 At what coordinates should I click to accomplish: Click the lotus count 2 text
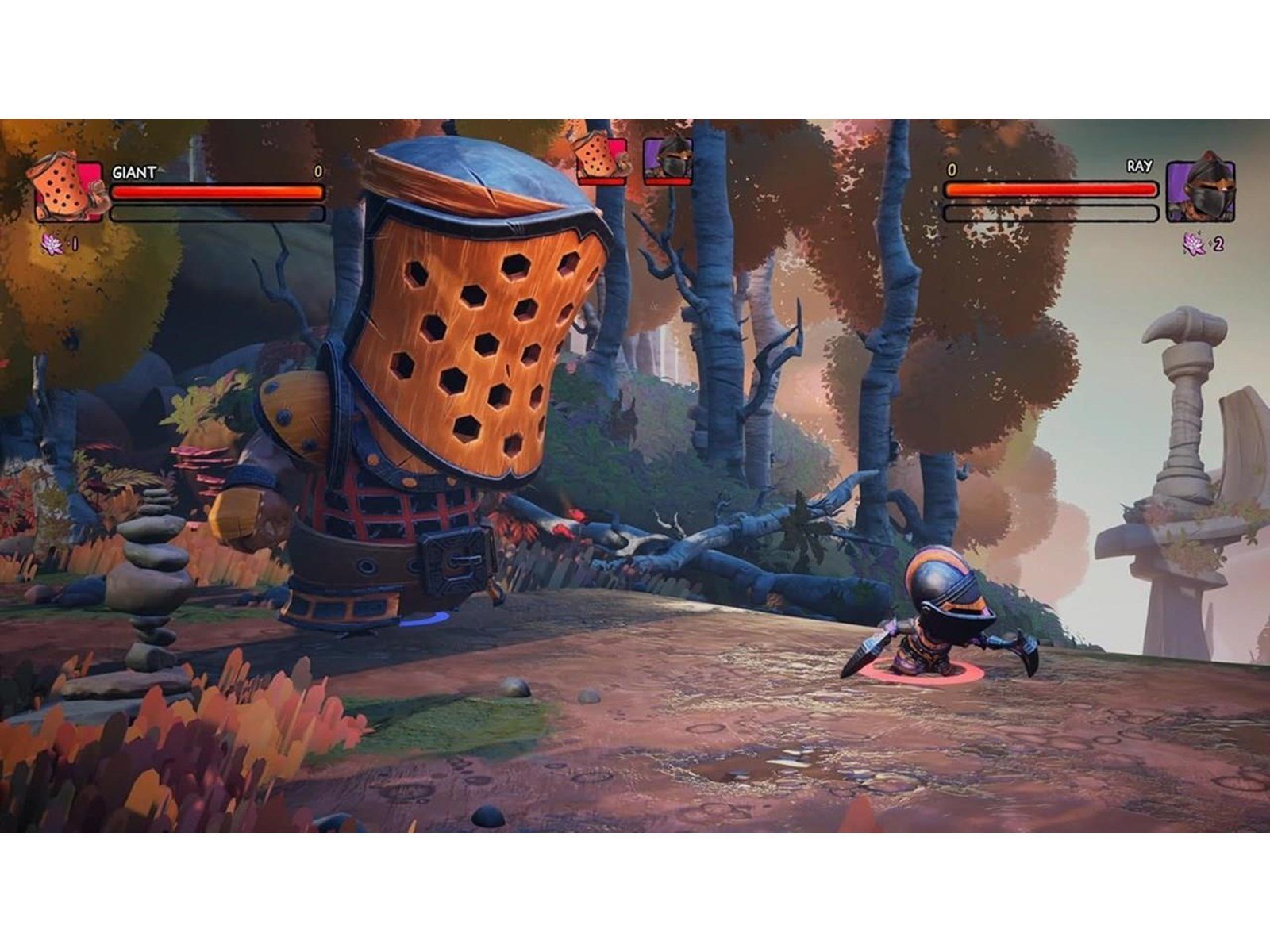point(1219,244)
